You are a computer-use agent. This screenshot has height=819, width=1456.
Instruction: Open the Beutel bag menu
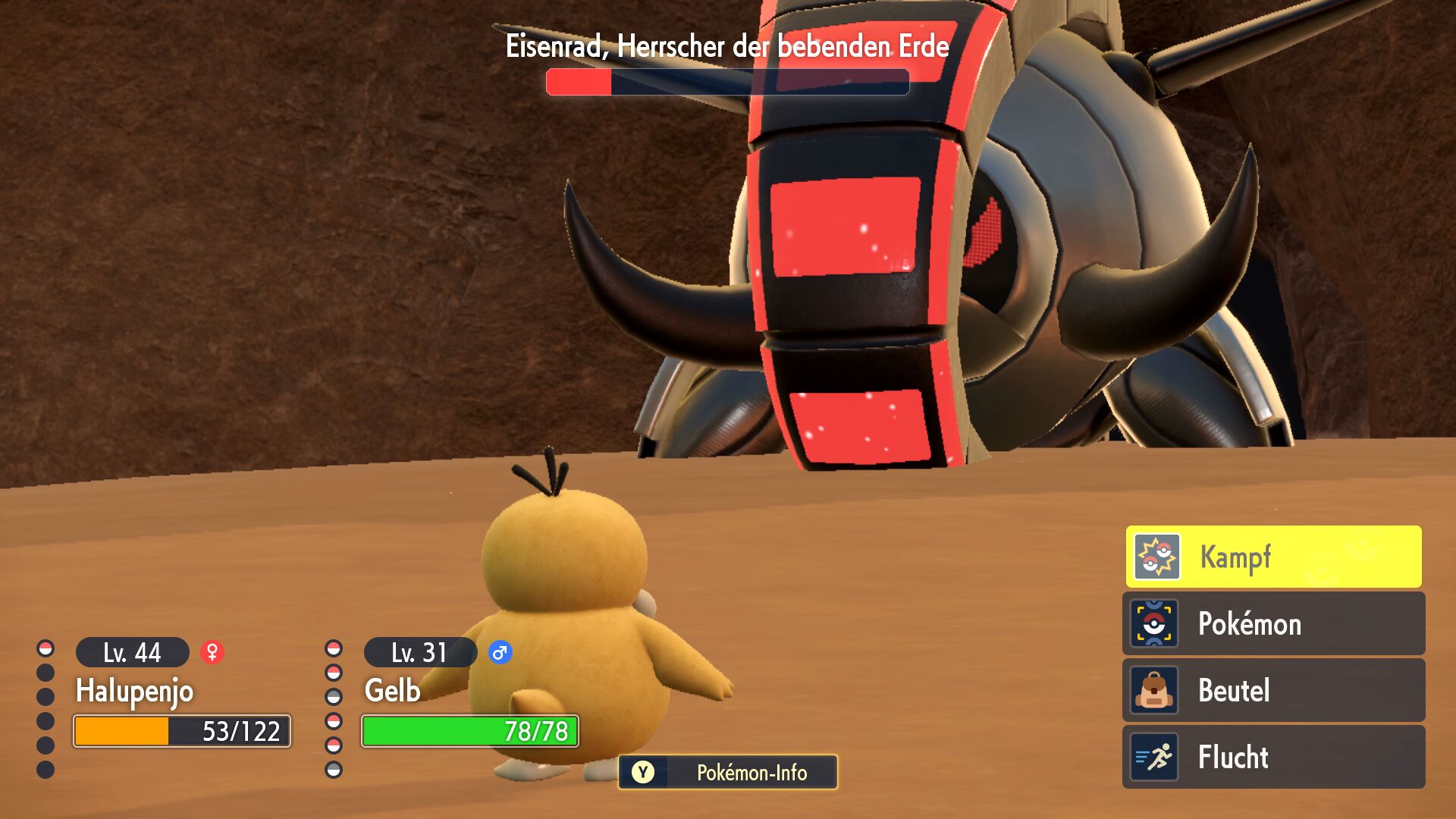coord(1273,690)
